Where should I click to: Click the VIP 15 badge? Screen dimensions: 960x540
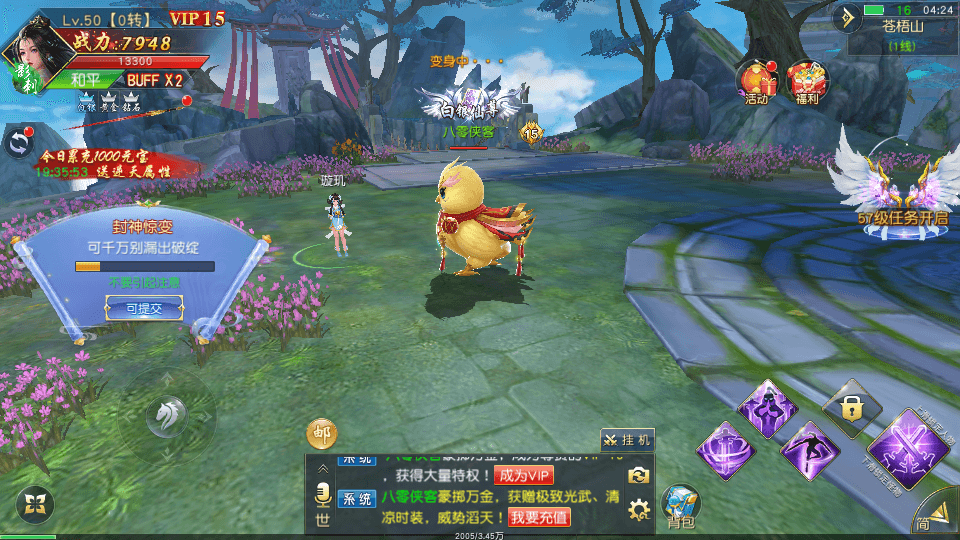click(196, 18)
